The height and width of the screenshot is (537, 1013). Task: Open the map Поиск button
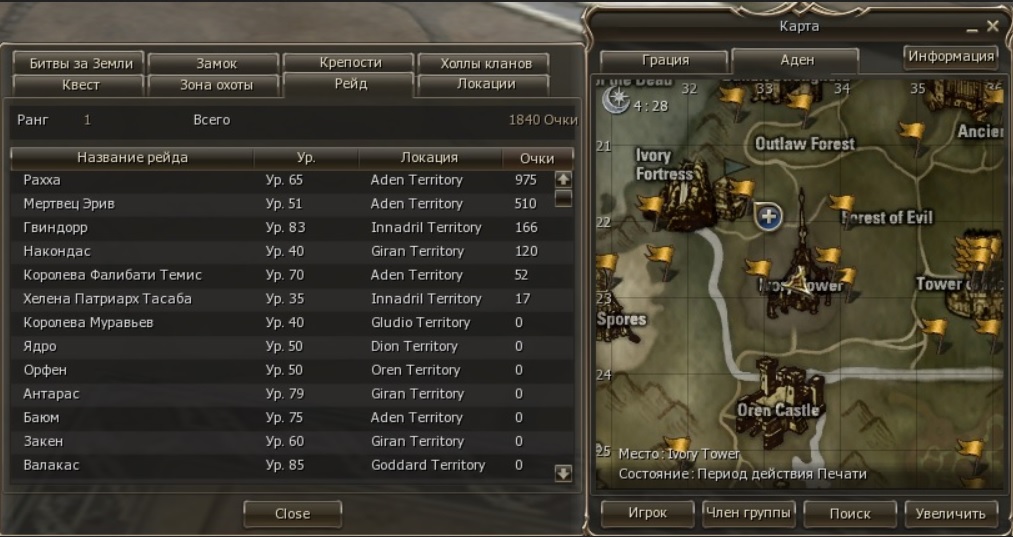(850, 514)
